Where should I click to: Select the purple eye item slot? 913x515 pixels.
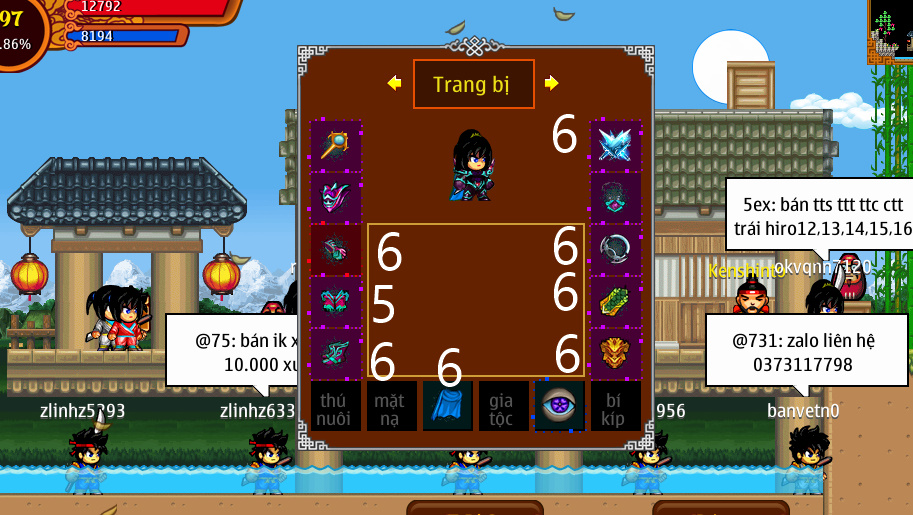559,406
